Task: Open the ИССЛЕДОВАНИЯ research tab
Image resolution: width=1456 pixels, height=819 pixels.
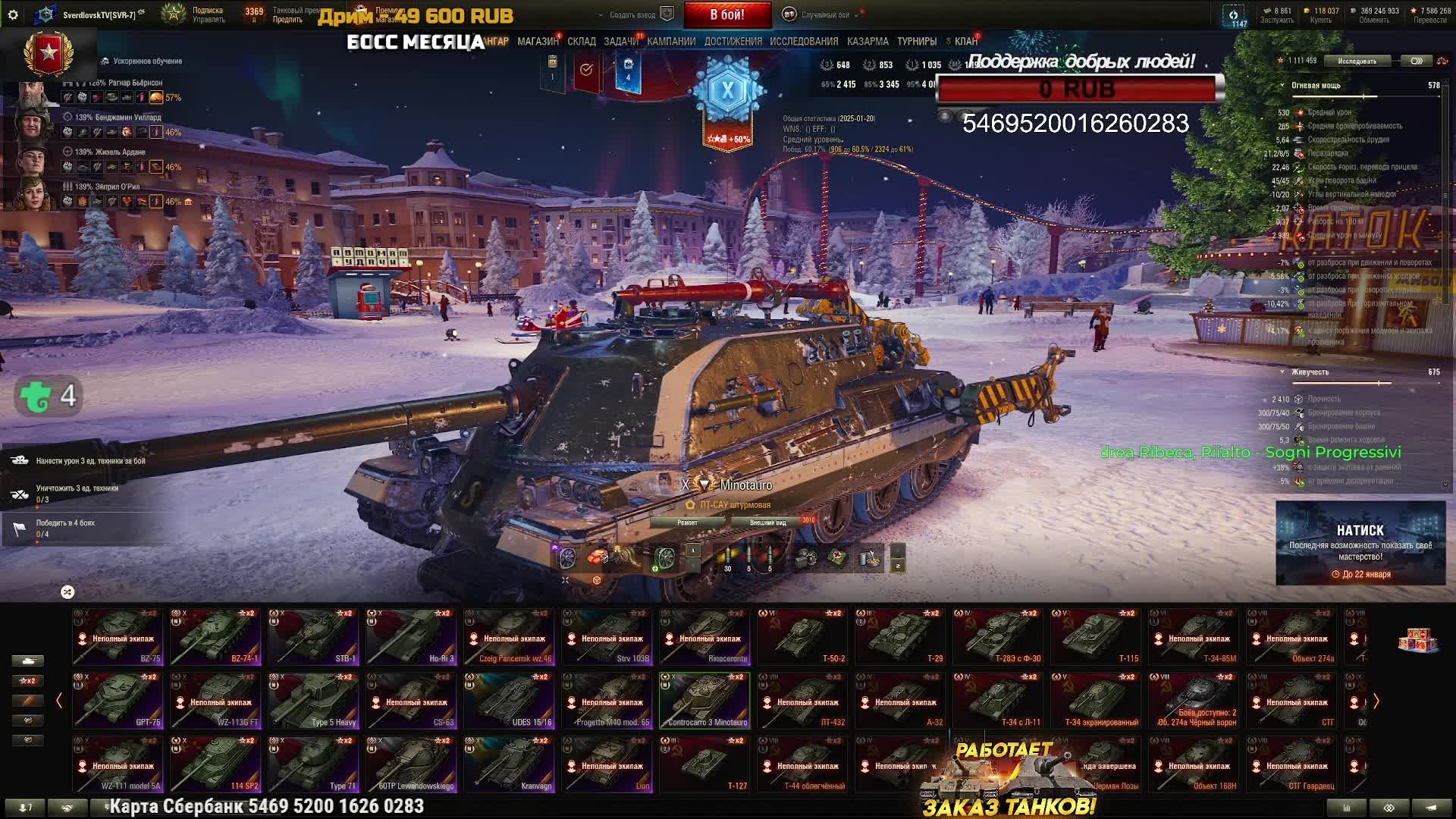Action: [804, 42]
